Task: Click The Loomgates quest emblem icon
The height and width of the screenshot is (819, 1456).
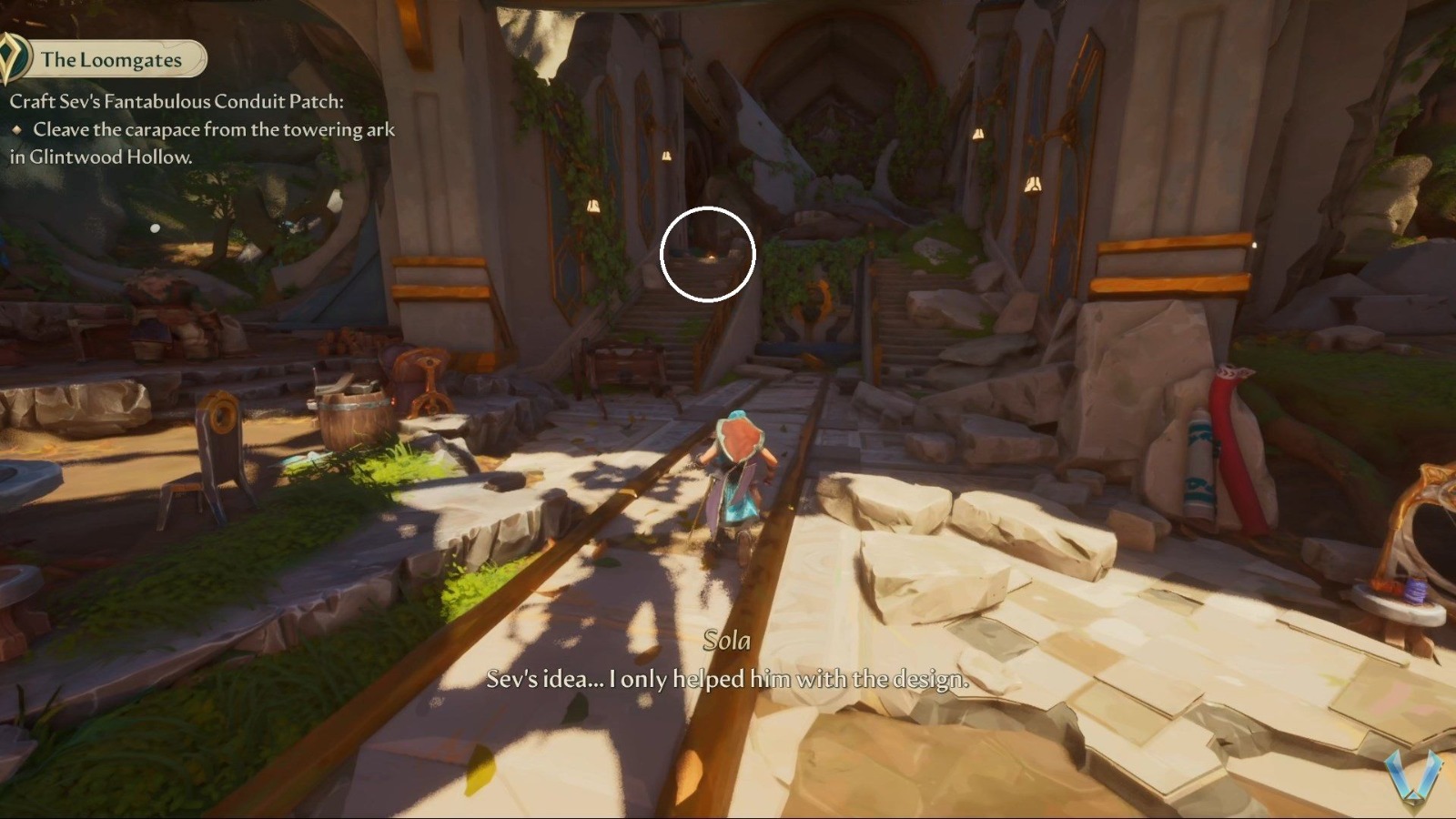Action: click(14, 58)
